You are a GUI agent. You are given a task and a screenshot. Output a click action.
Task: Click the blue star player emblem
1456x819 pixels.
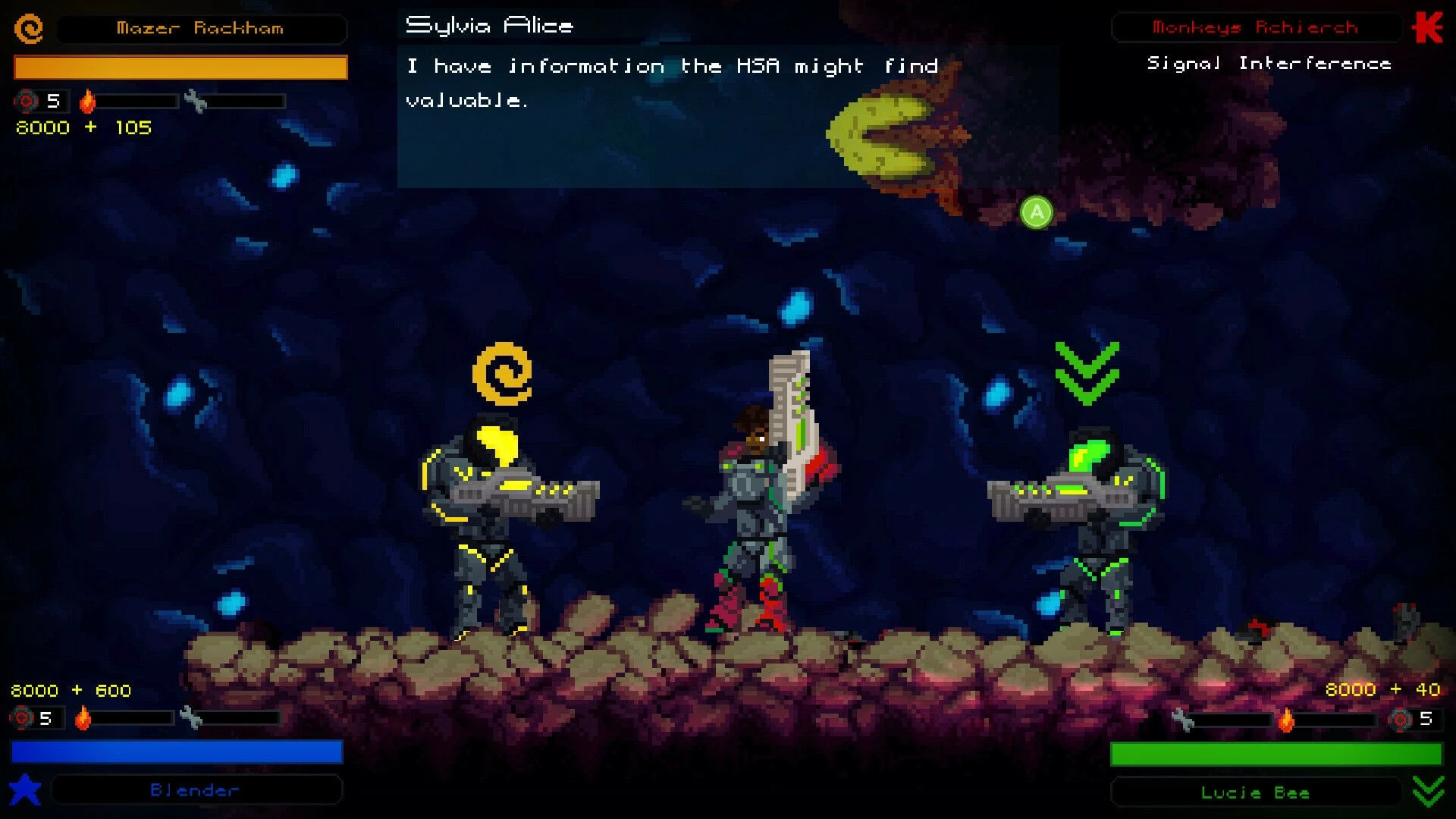pyautogui.click(x=25, y=789)
